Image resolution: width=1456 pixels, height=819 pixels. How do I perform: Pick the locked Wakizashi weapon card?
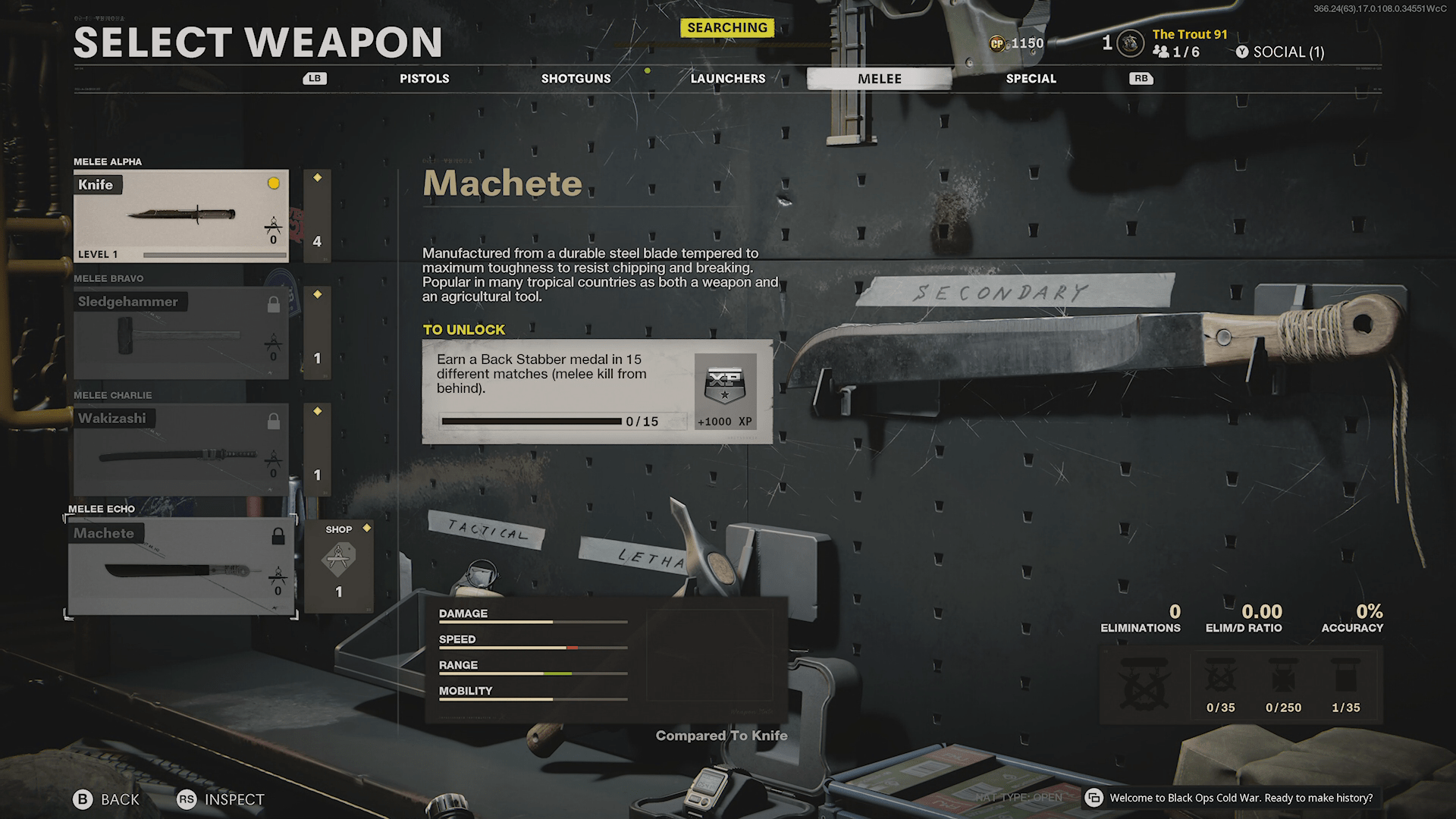click(180, 450)
